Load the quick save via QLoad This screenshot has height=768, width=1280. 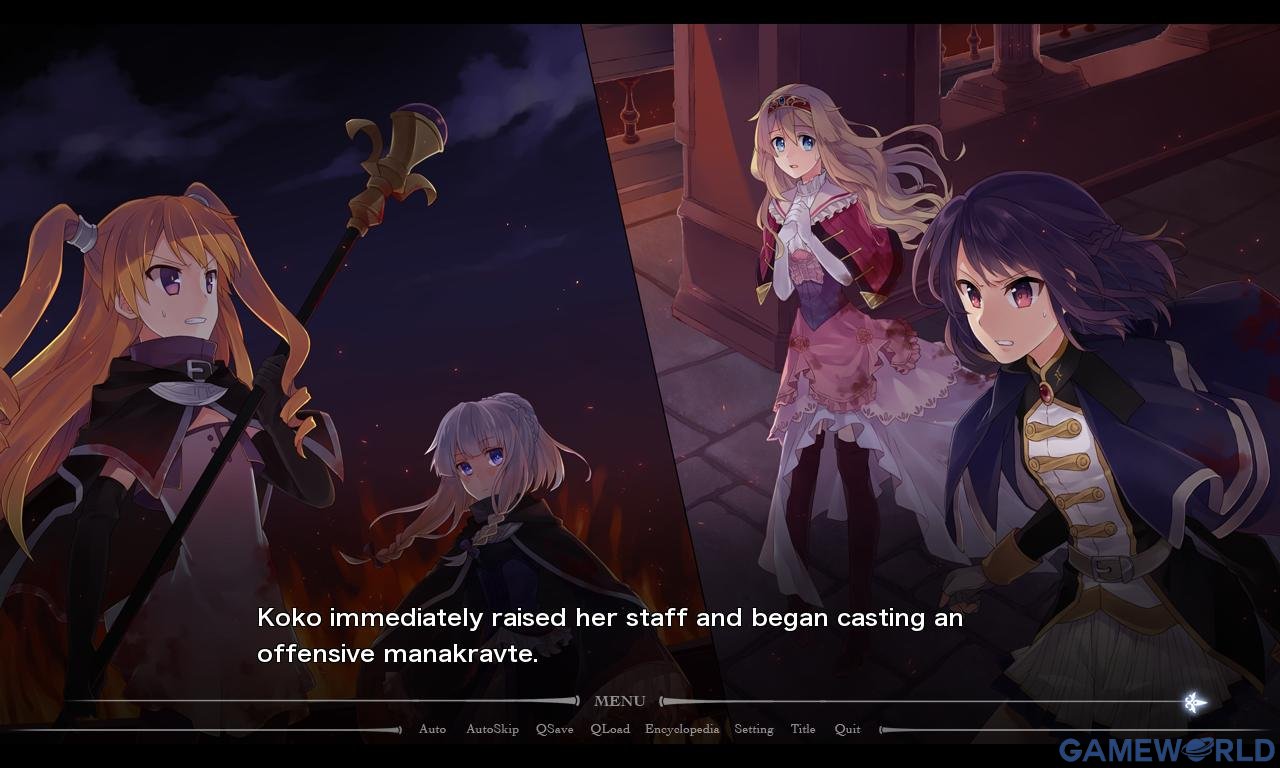point(610,729)
